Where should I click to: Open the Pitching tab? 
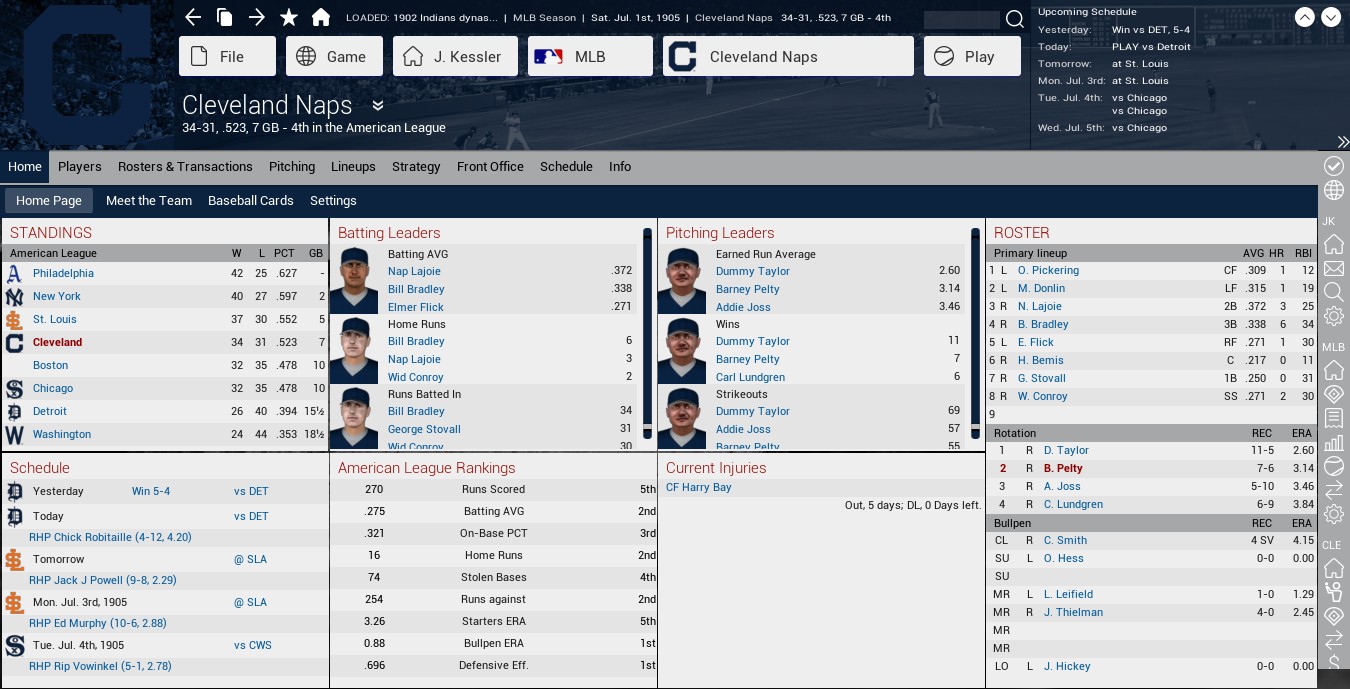[x=292, y=167]
